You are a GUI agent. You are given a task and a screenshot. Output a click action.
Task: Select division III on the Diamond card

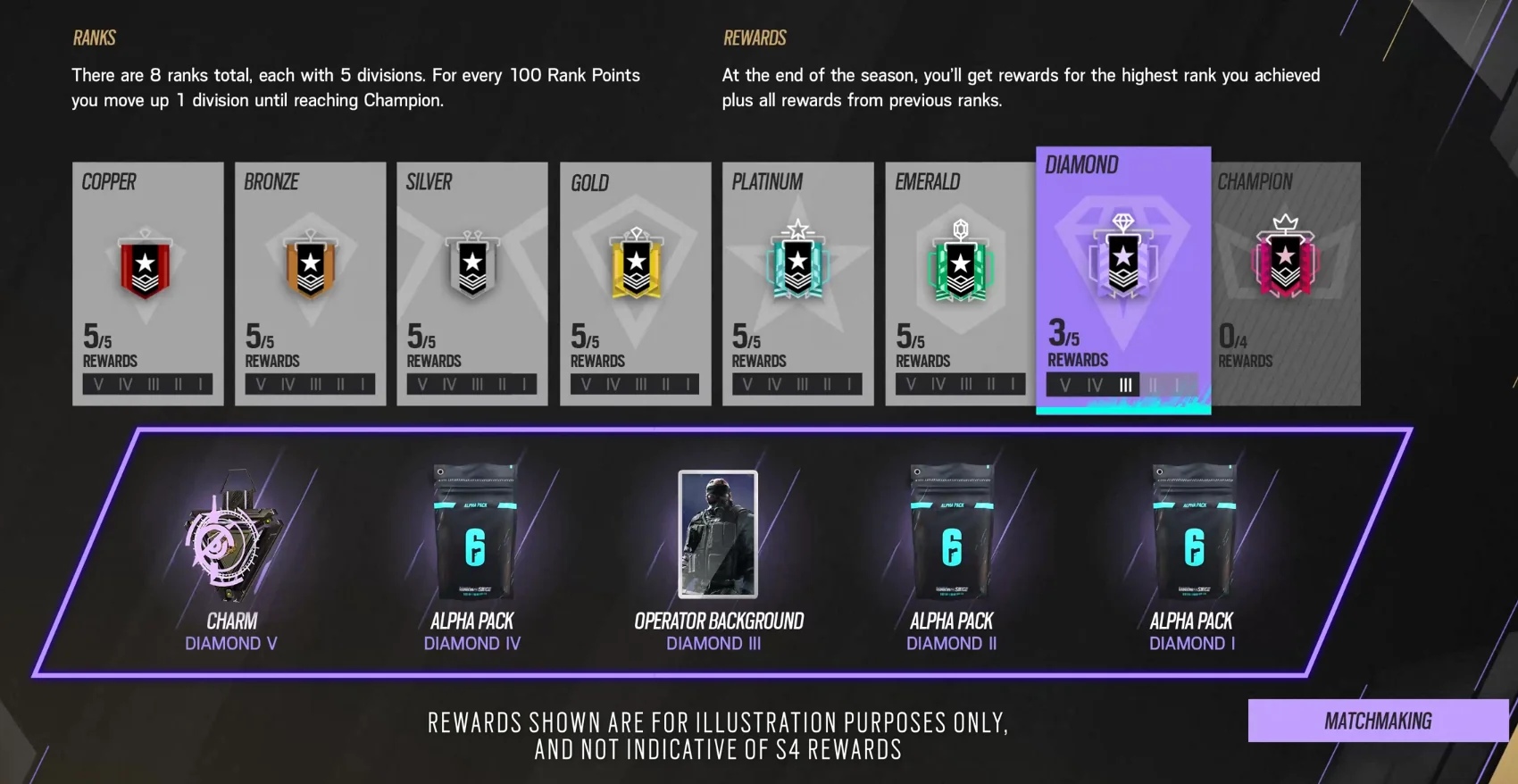click(1124, 385)
